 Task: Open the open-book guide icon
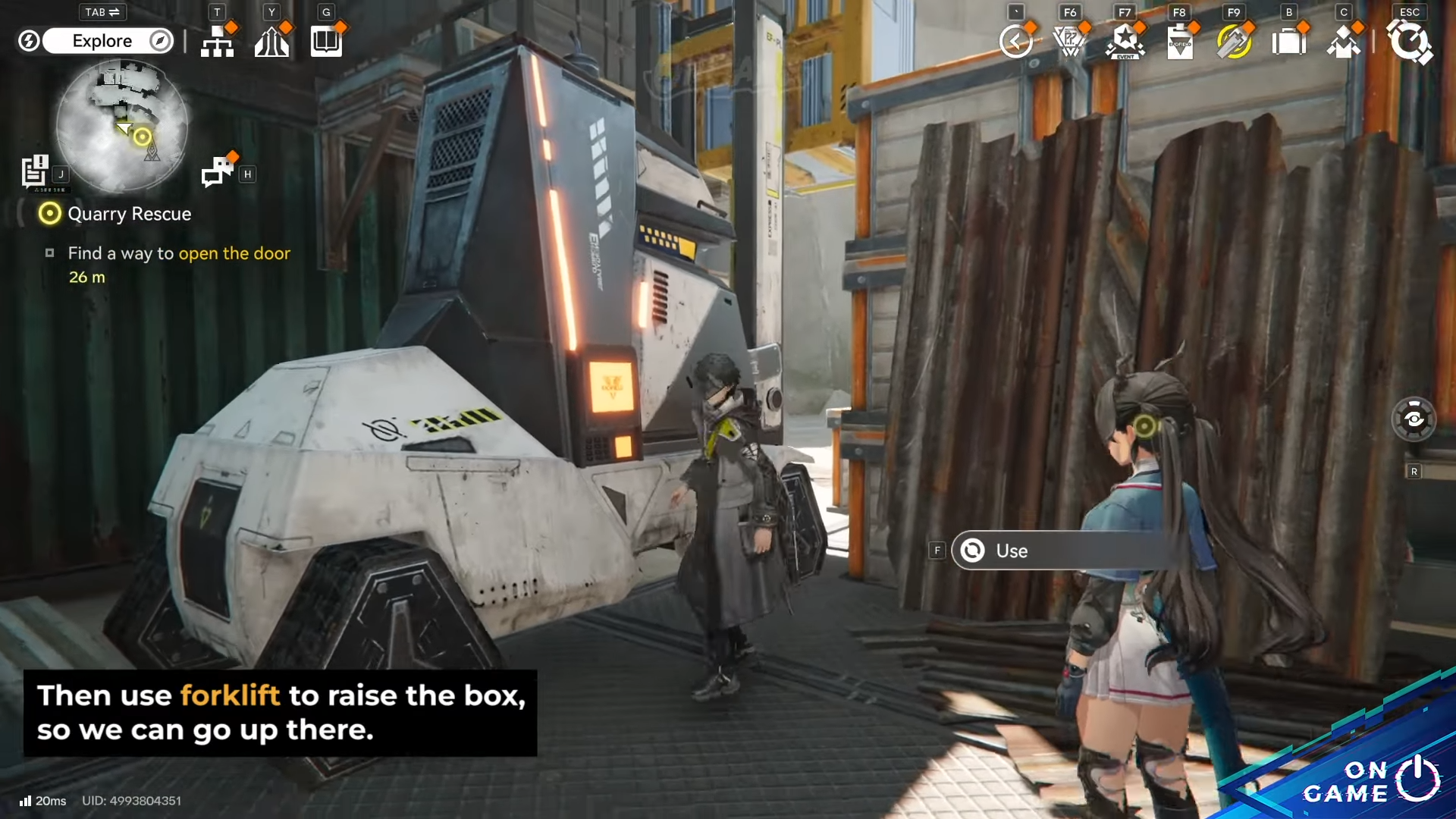[326, 42]
